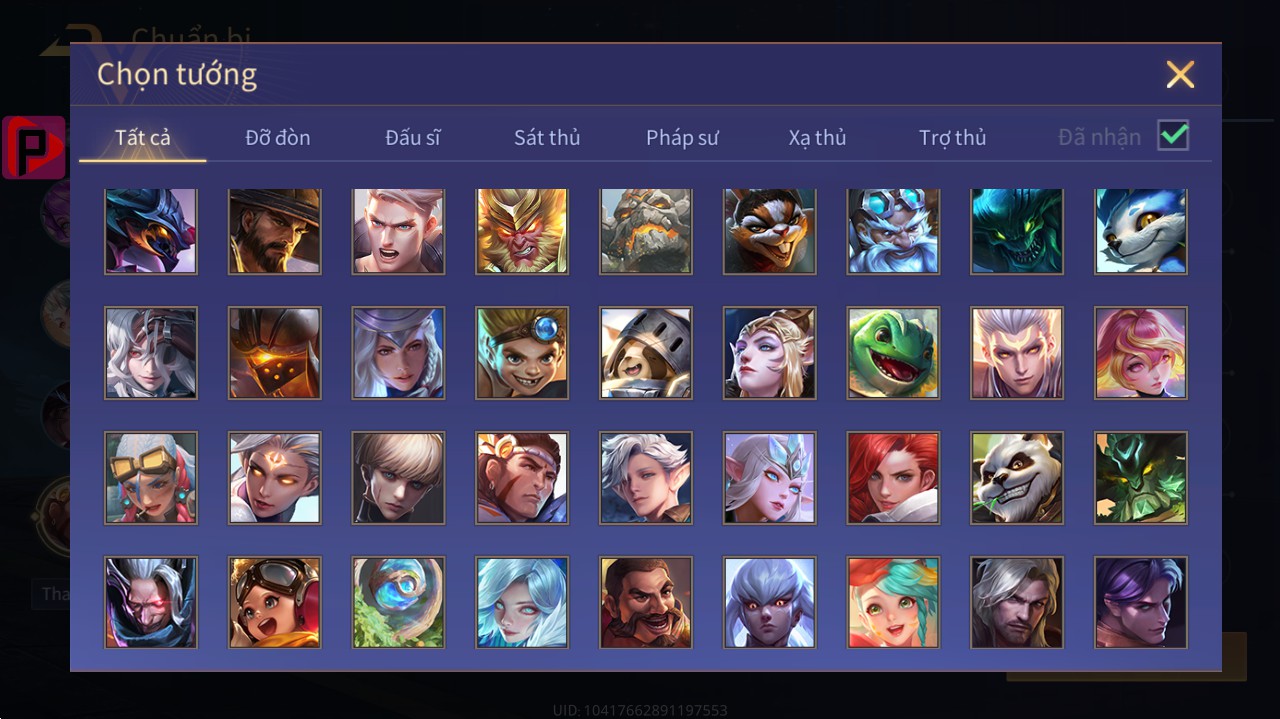The height and width of the screenshot is (719, 1280).
Task: Pick the stone golem hero portrait
Action: pos(646,230)
